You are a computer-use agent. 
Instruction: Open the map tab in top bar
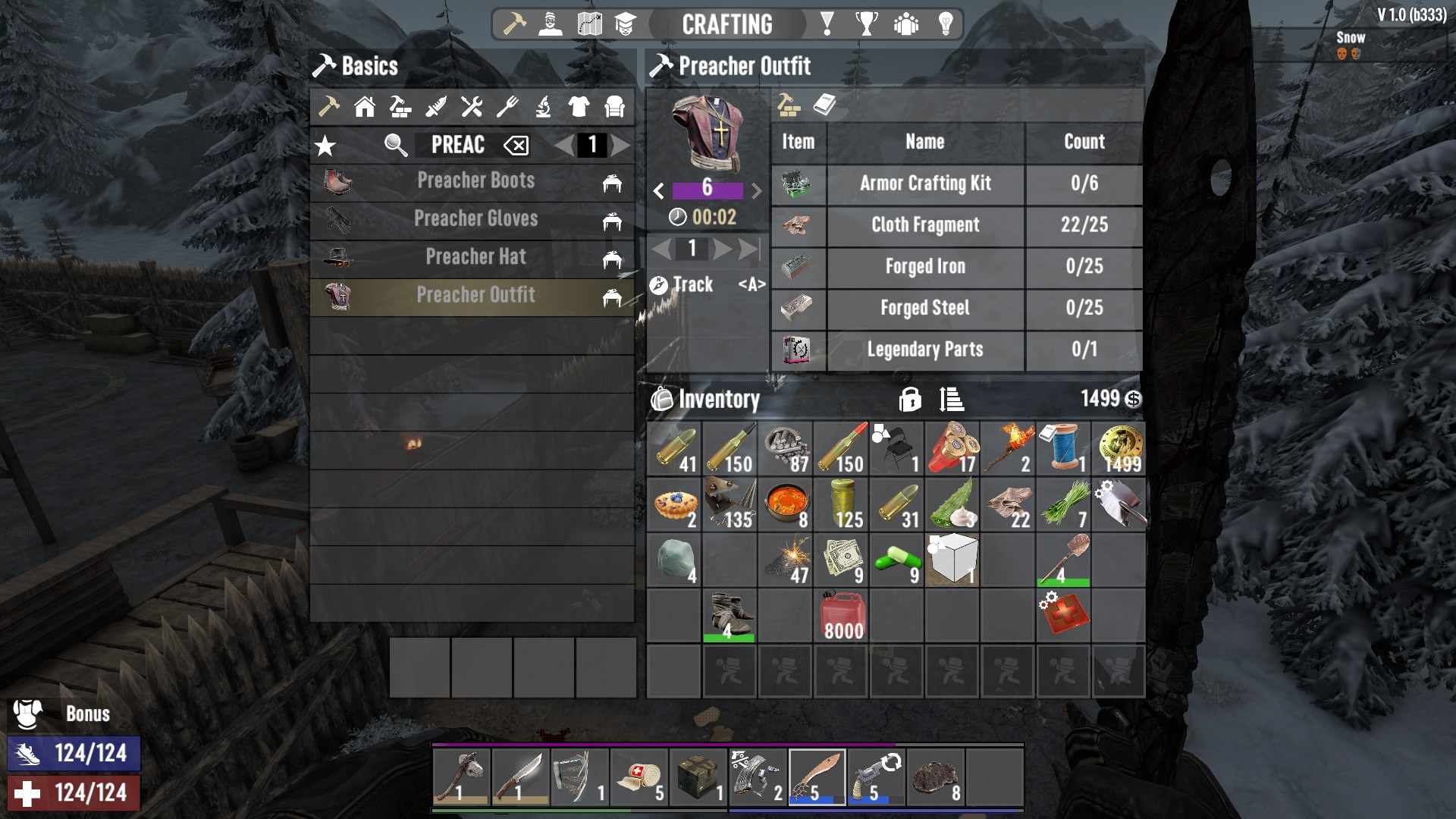(589, 24)
